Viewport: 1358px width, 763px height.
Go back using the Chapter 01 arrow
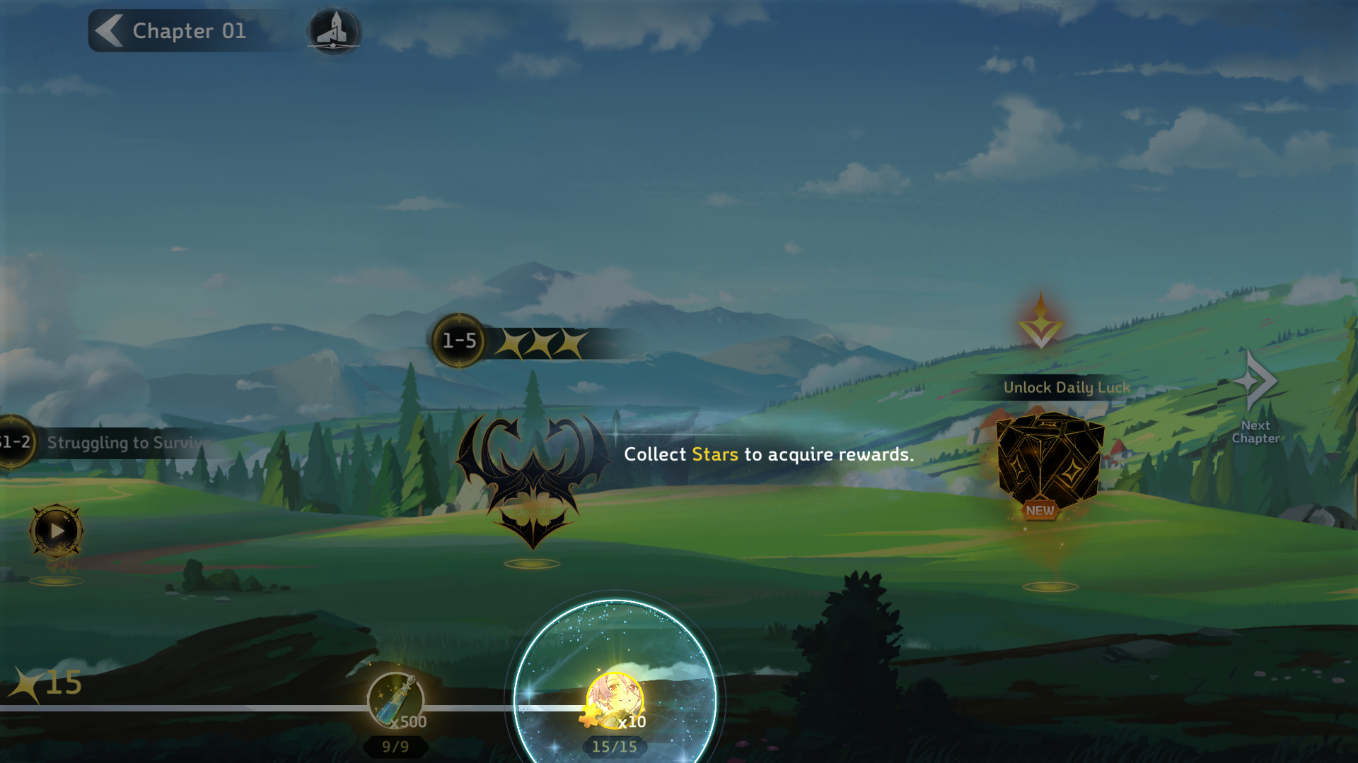[108, 31]
